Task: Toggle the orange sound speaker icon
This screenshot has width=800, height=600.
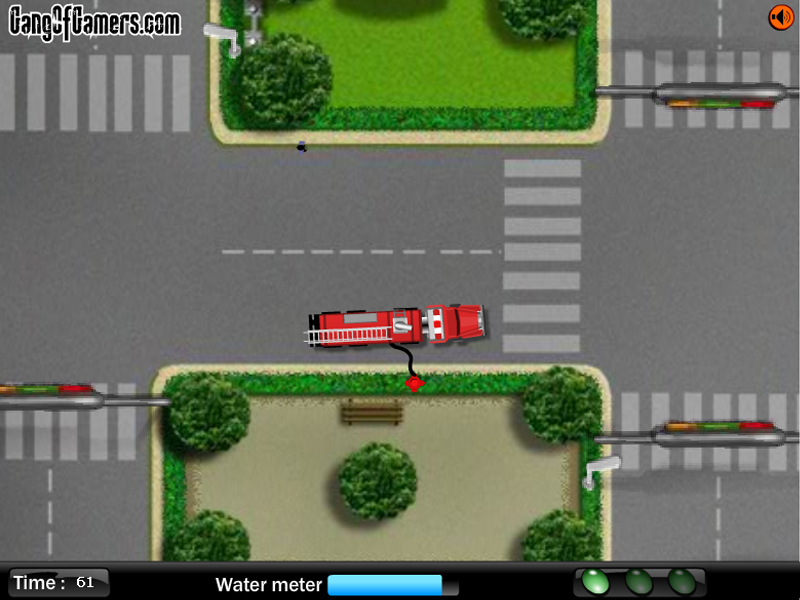Action: [780, 18]
